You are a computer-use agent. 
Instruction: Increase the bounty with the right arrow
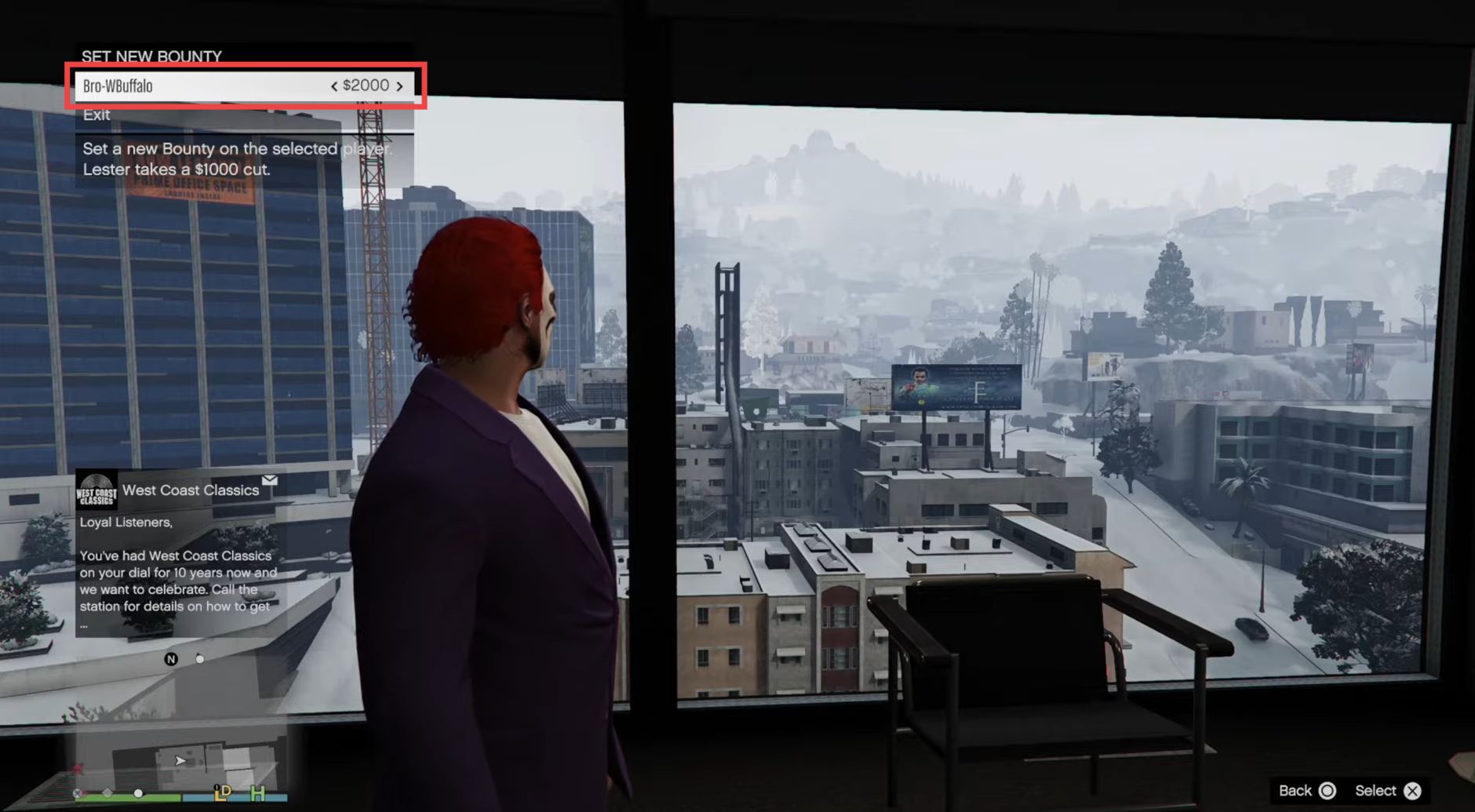(399, 86)
